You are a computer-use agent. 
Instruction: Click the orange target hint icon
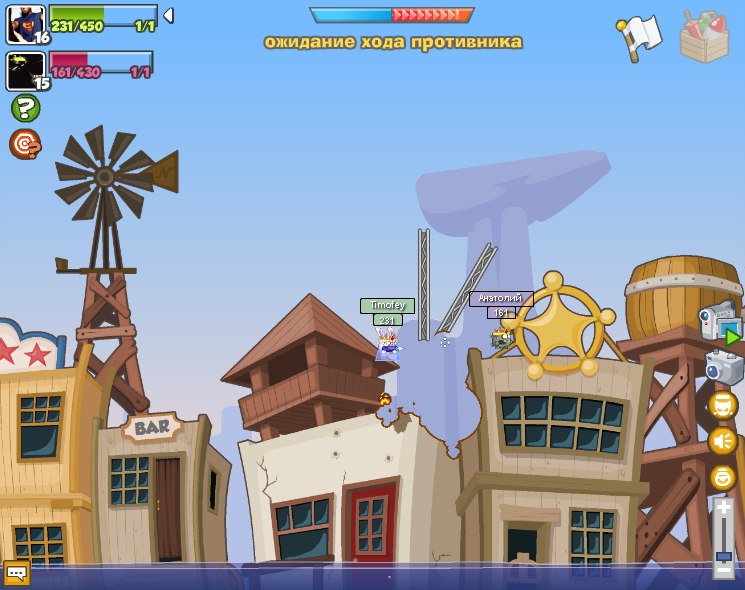[25, 144]
